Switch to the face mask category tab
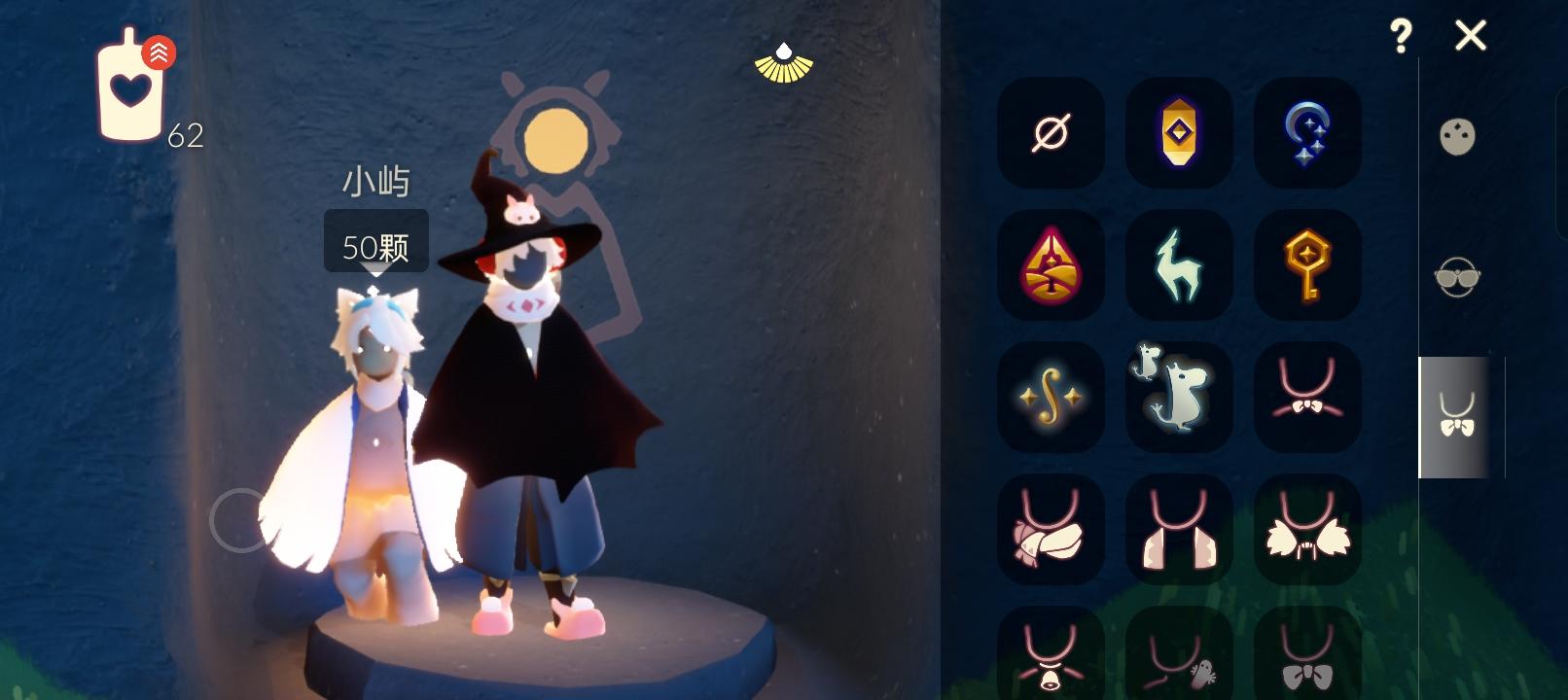 tap(1455, 138)
